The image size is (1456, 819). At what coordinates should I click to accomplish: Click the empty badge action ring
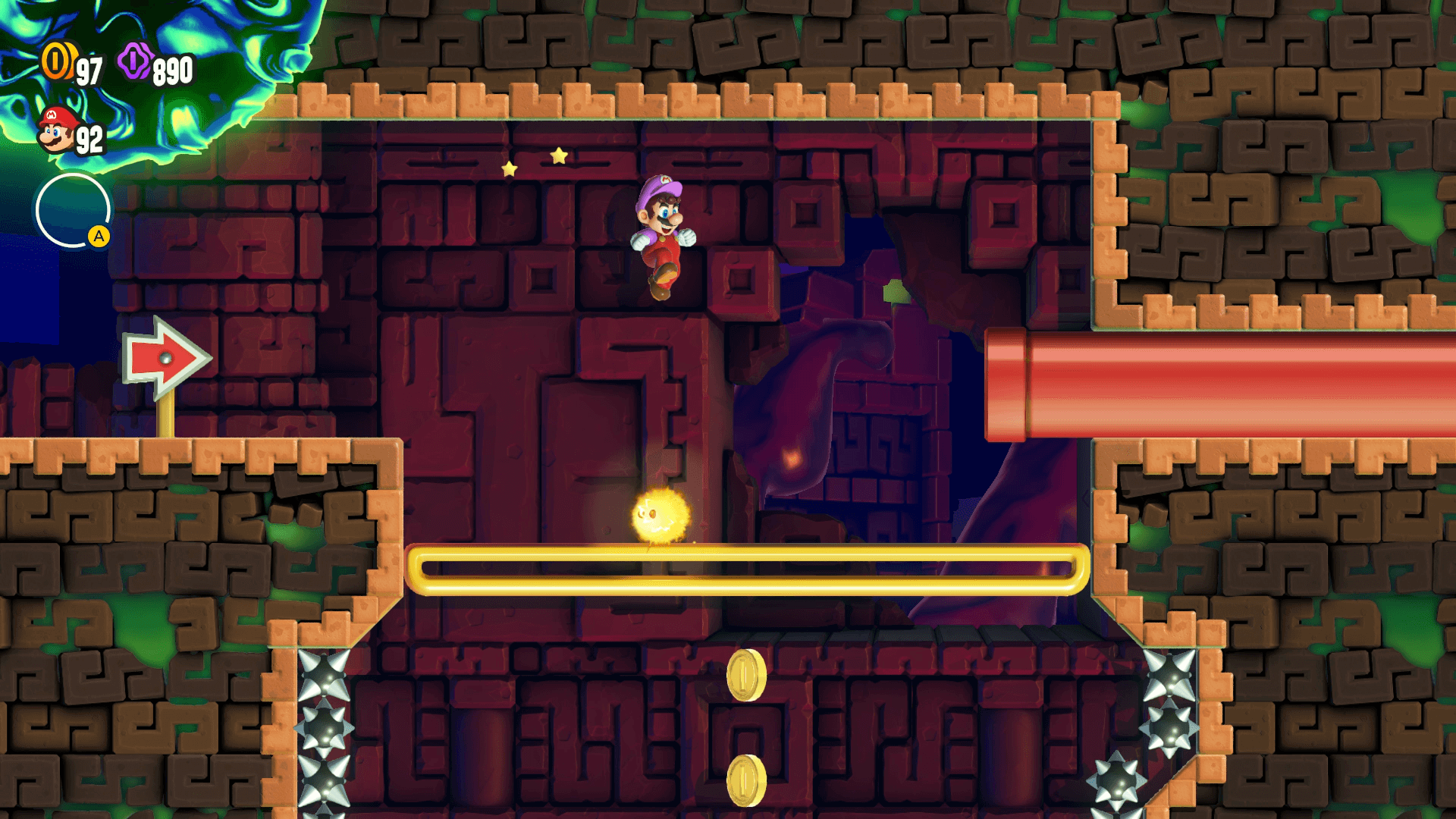point(73,211)
